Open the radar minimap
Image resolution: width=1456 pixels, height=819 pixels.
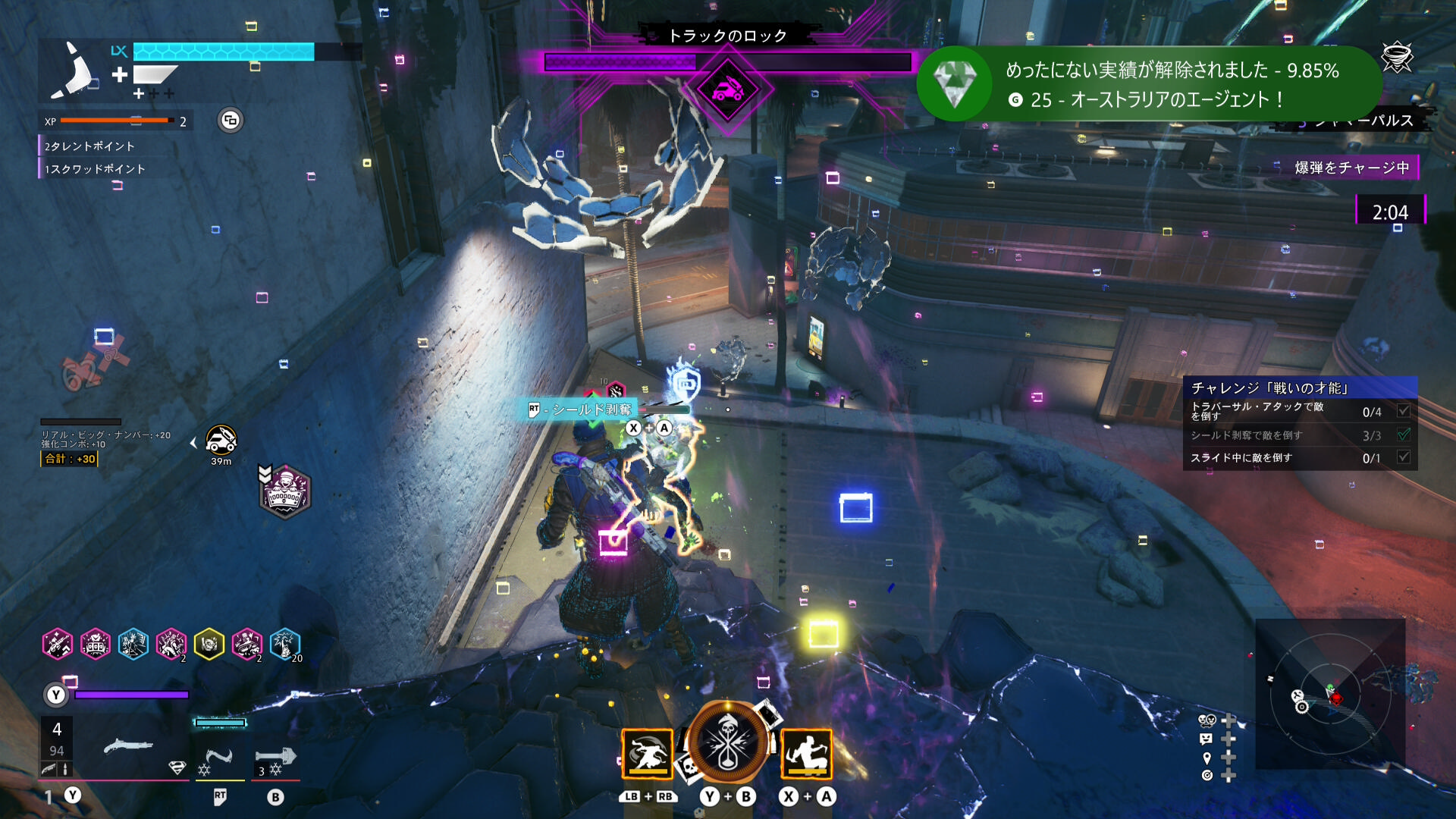coord(1331,694)
